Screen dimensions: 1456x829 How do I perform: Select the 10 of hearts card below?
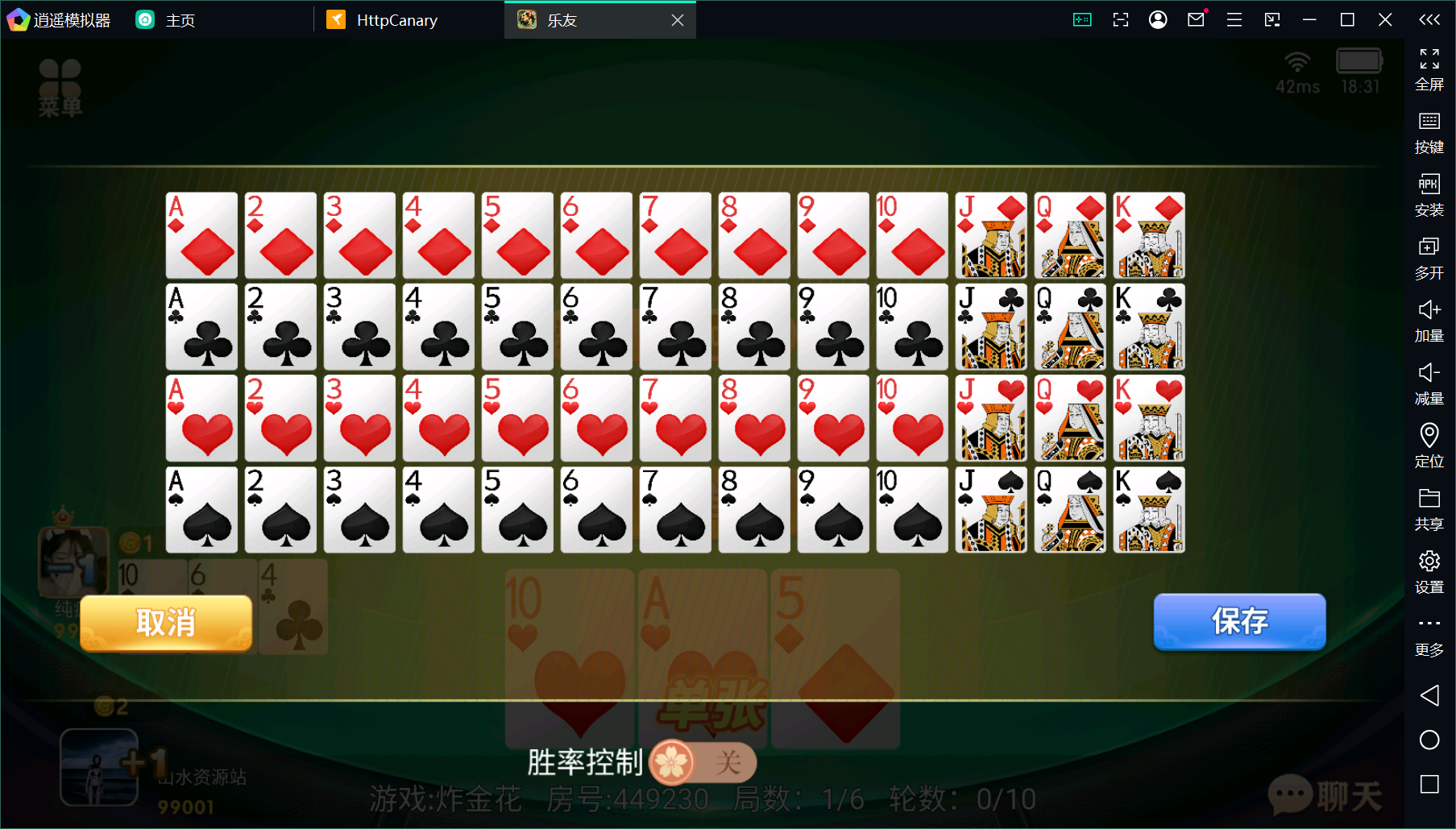tap(569, 657)
